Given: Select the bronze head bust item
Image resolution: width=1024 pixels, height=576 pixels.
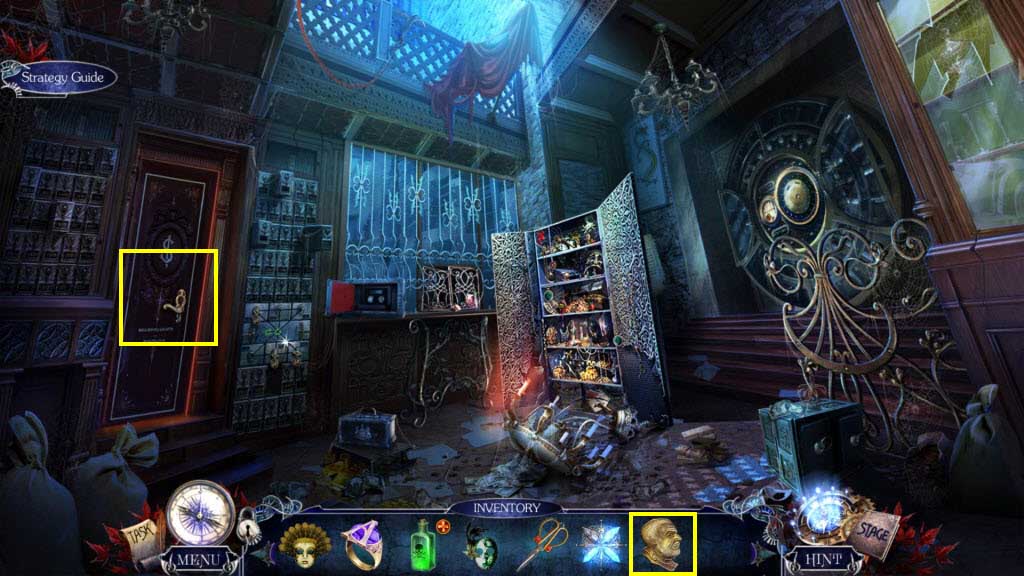Looking at the screenshot, I should tap(662, 543).
